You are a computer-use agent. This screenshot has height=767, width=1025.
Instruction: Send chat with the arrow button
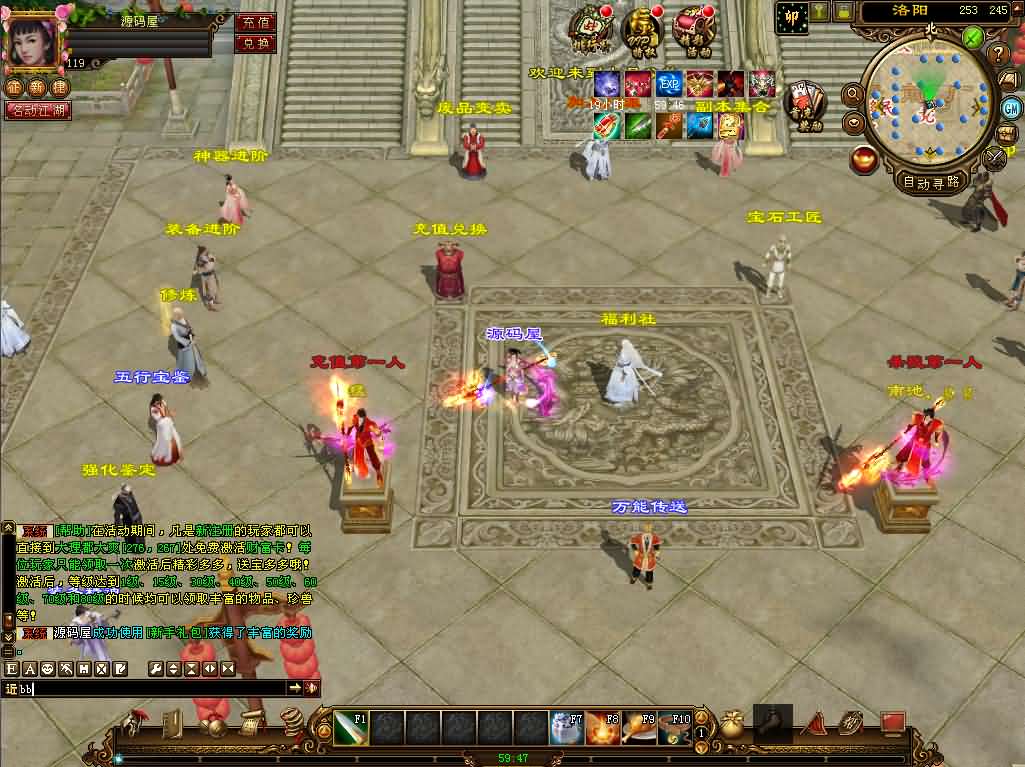[295, 688]
